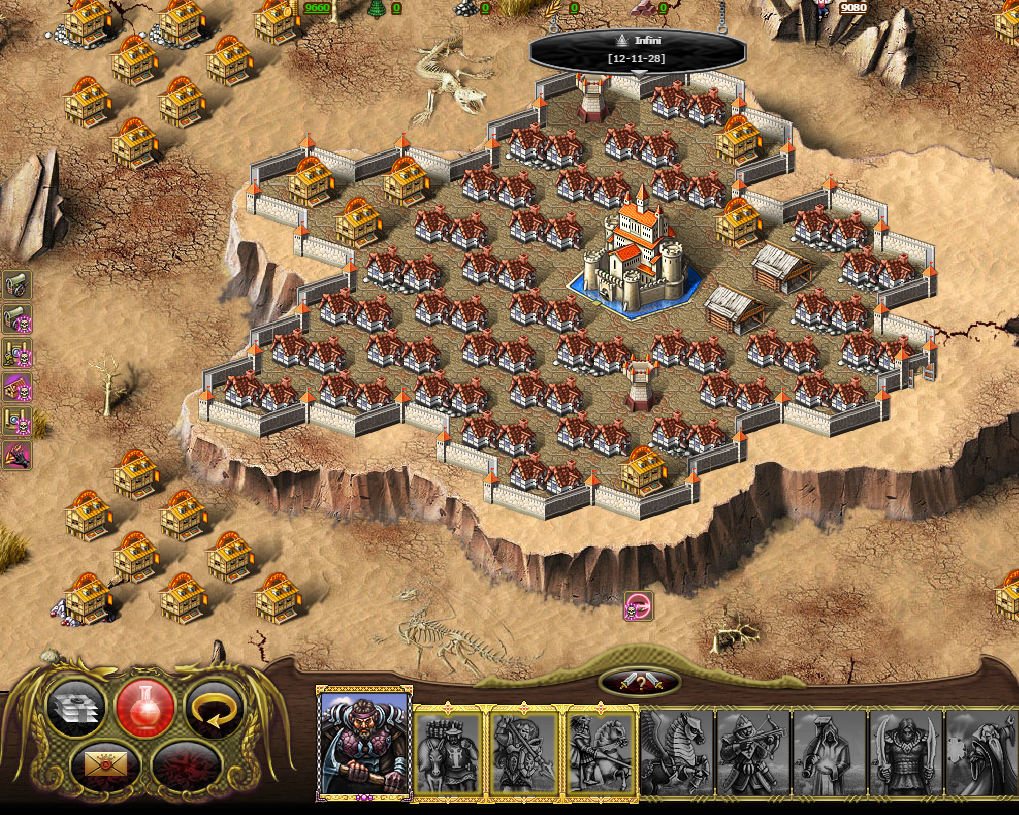Select the house with skull icon
Image resolution: width=1019 pixels, height=815 pixels.
18,387
